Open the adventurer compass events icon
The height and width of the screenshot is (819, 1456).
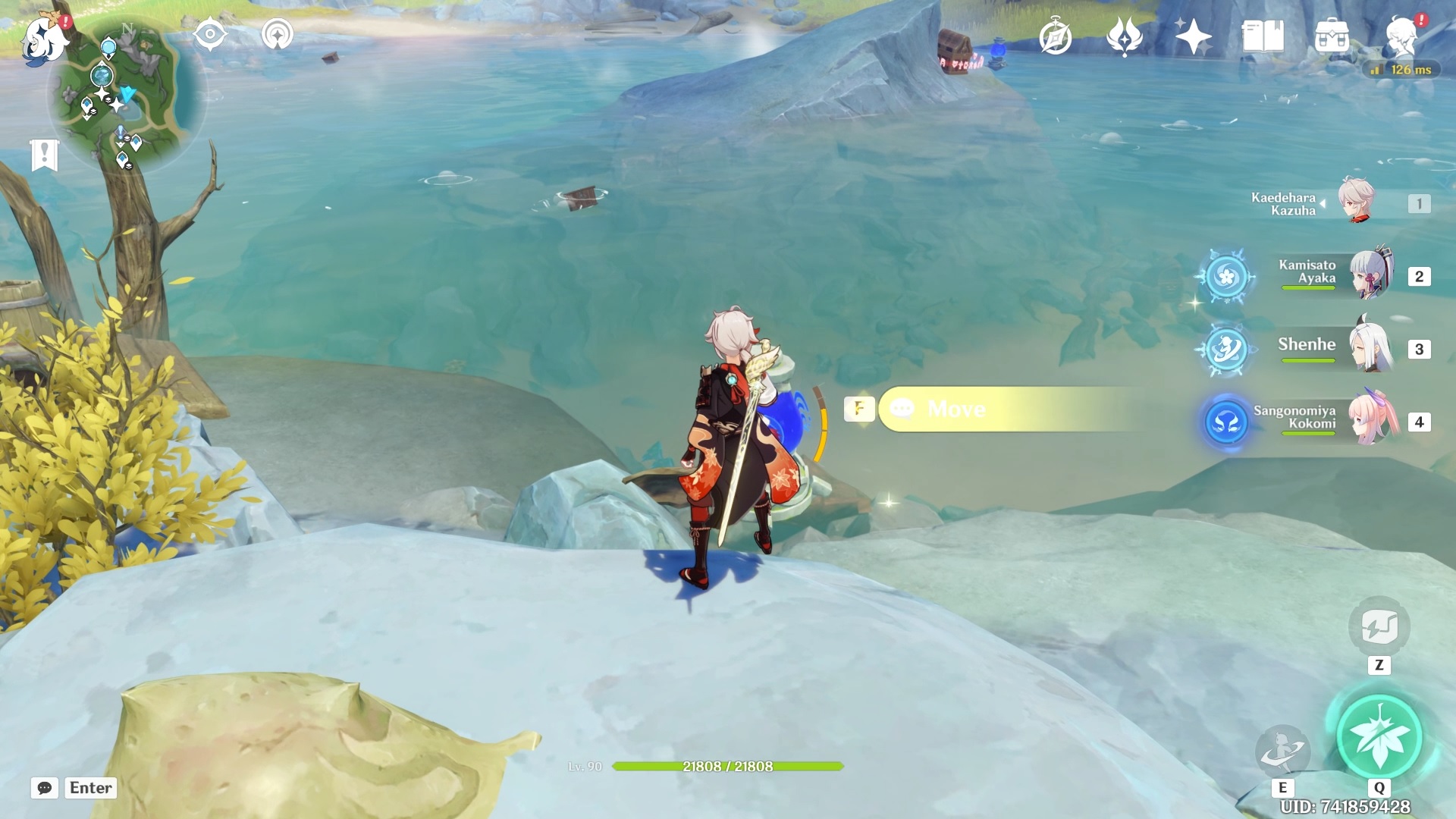pyautogui.click(x=1055, y=37)
